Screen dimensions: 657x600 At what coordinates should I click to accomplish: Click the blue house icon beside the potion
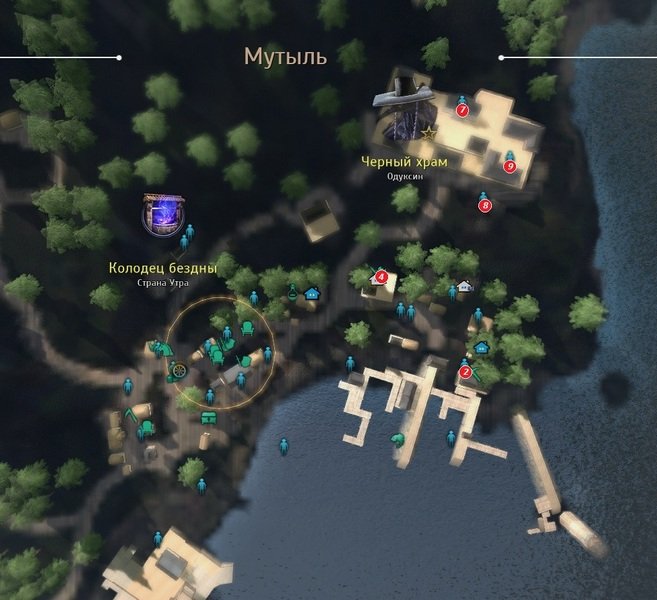(312, 293)
